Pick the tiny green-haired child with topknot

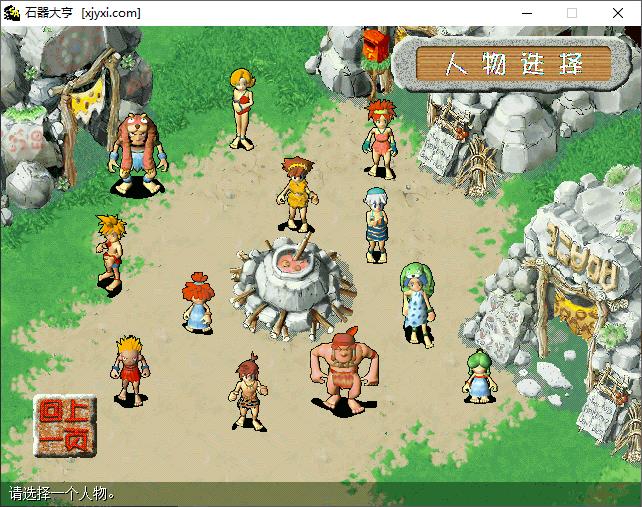tap(479, 376)
